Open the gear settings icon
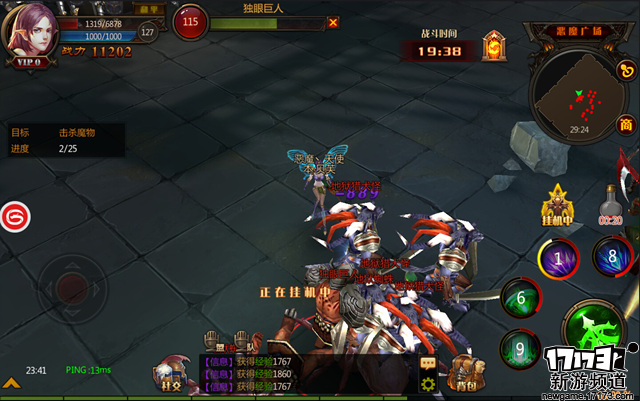The image size is (640, 401). pyautogui.click(x=428, y=384)
